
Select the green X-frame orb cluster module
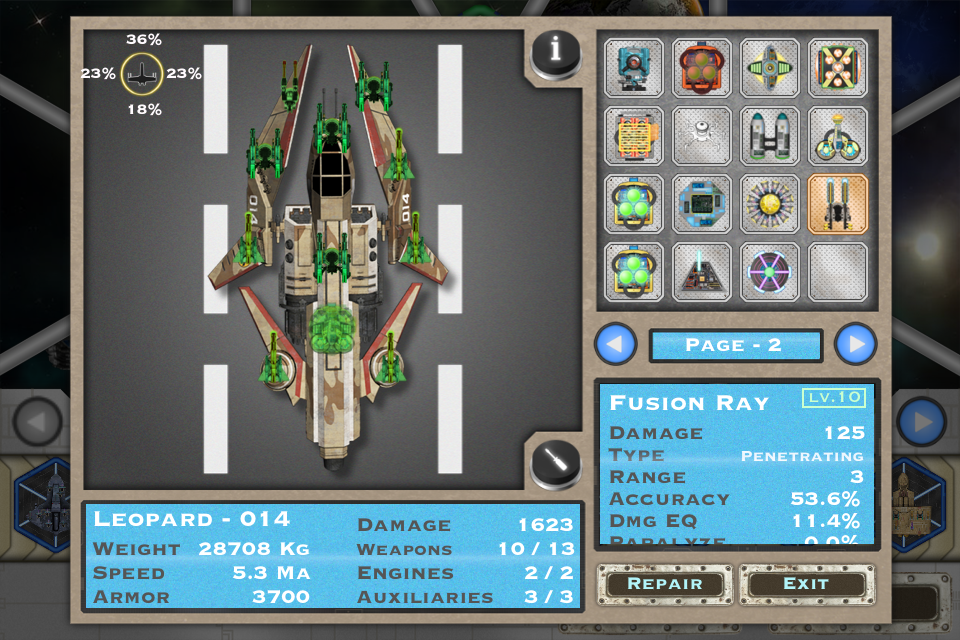pos(838,68)
